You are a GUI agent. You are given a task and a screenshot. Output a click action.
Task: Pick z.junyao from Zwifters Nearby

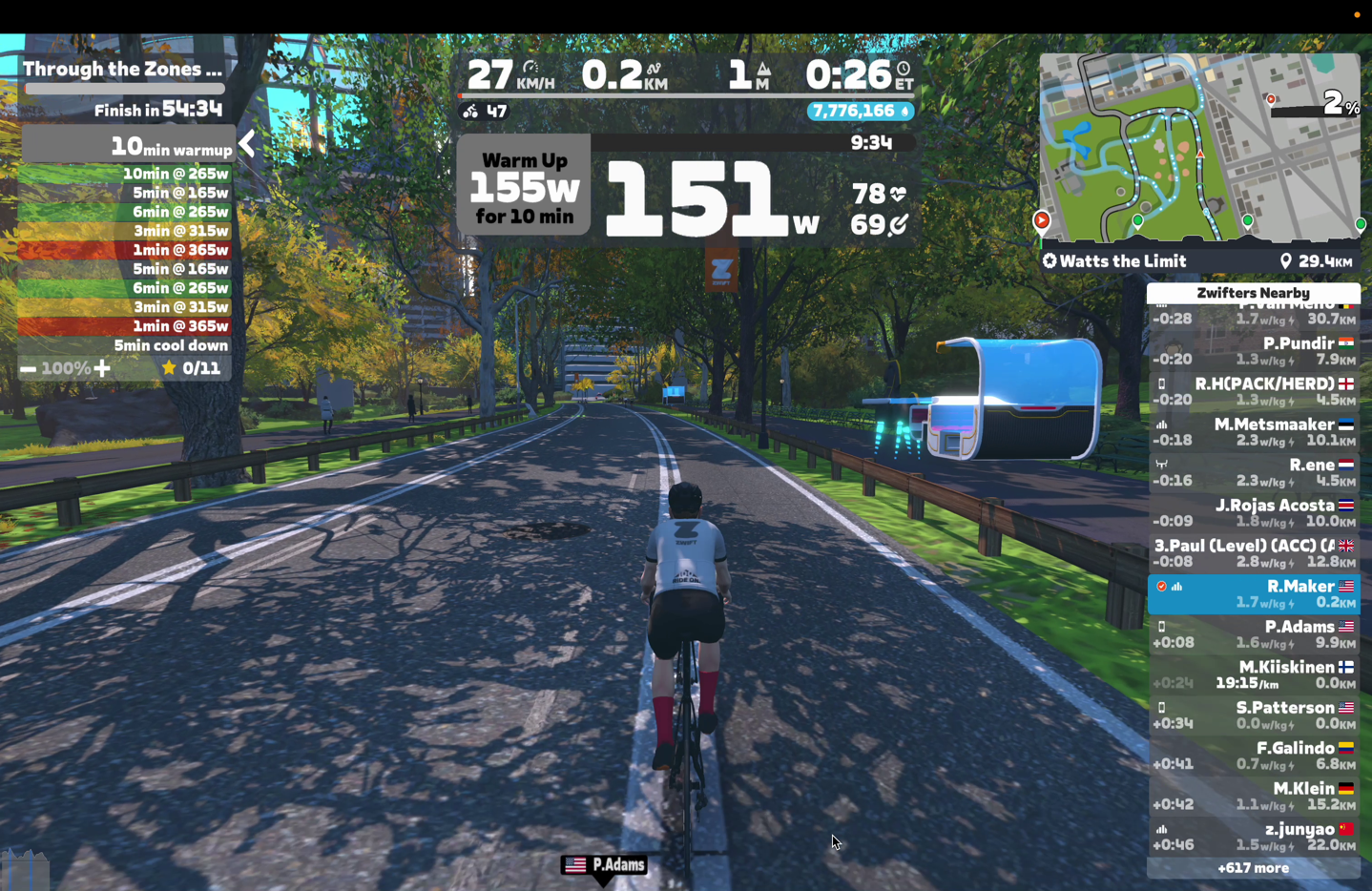pos(1253,837)
